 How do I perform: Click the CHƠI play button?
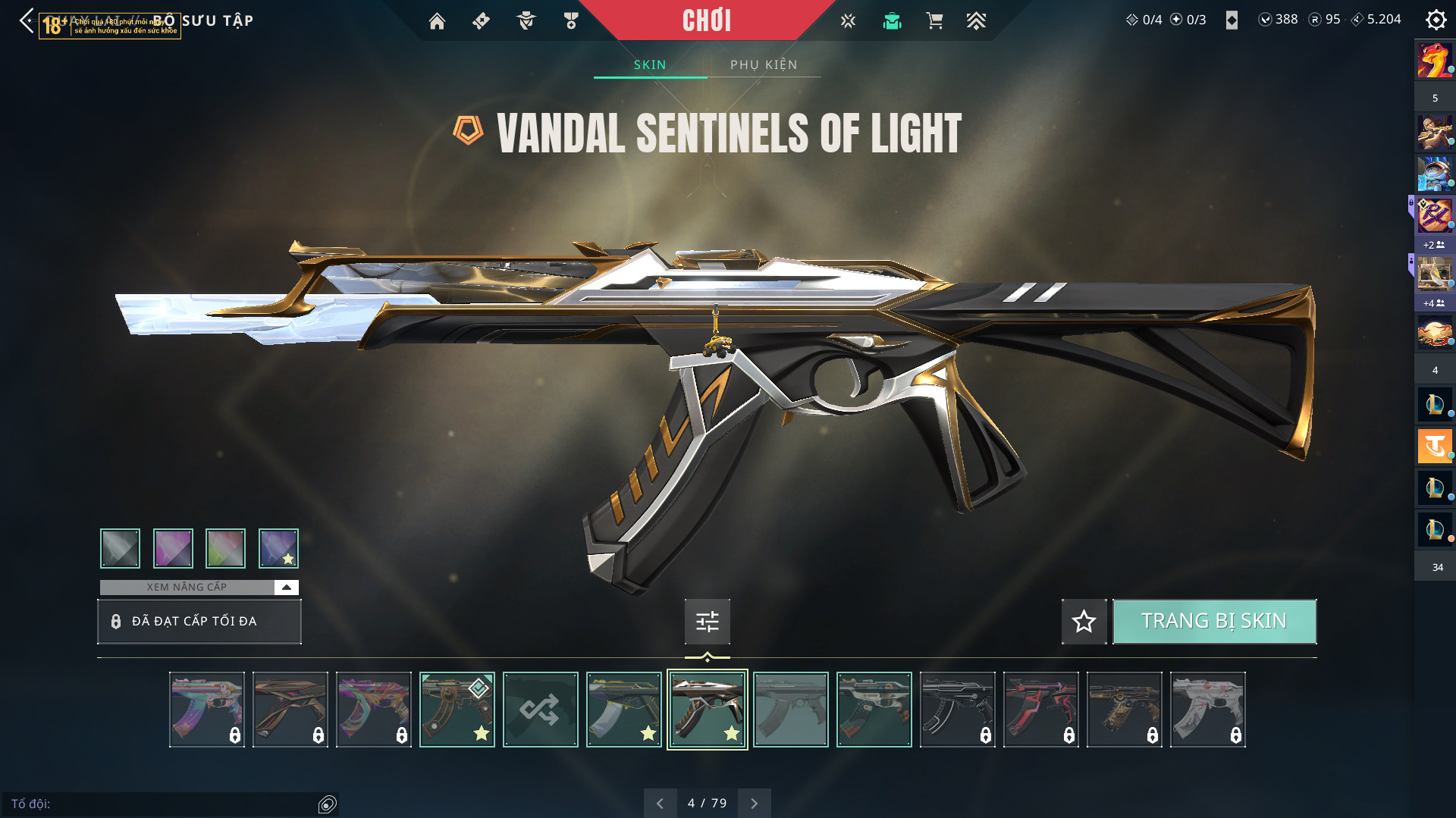click(x=706, y=20)
